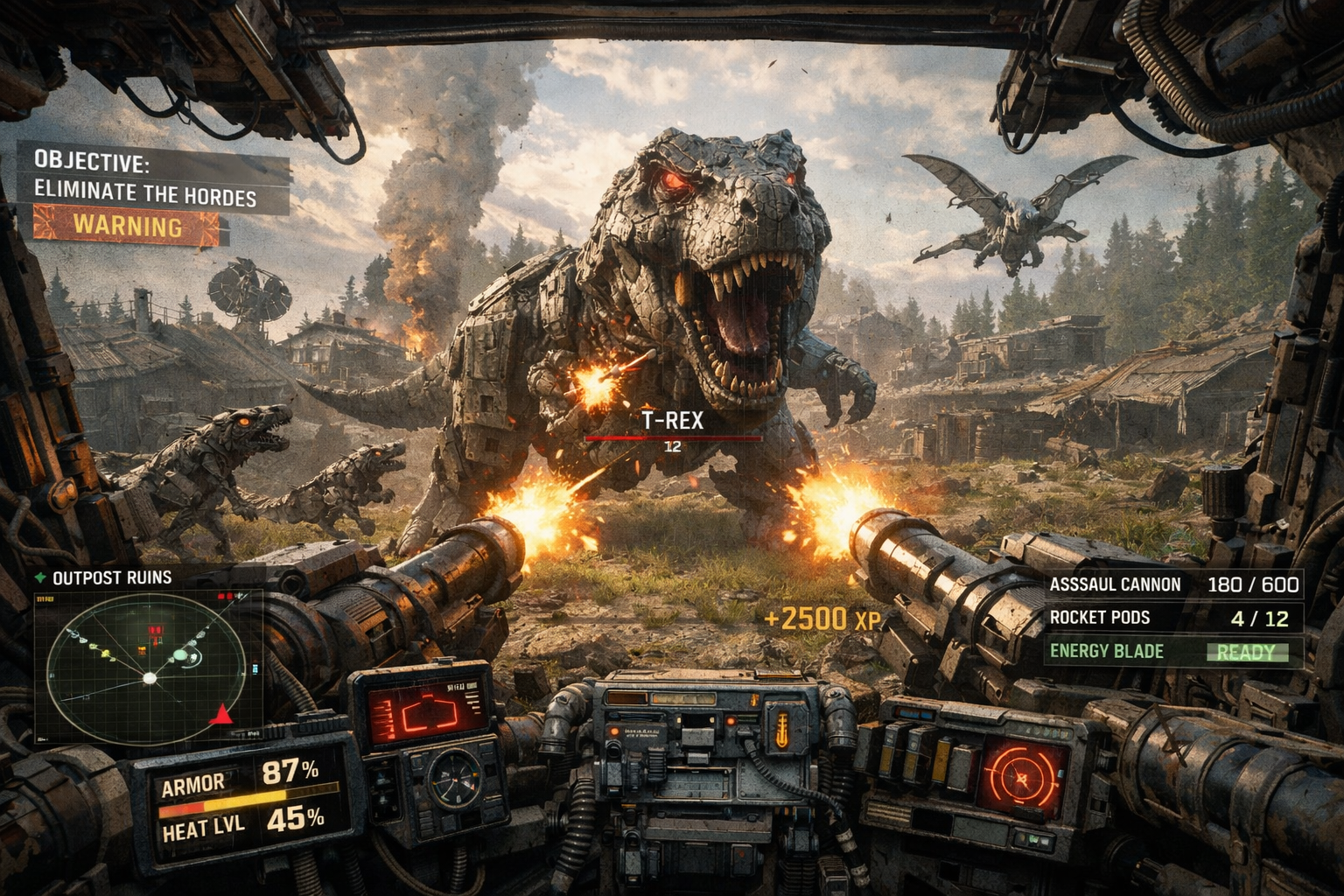Target the T-REX enemy name tag
The image size is (1344, 896).
click(x=672, y=421)
